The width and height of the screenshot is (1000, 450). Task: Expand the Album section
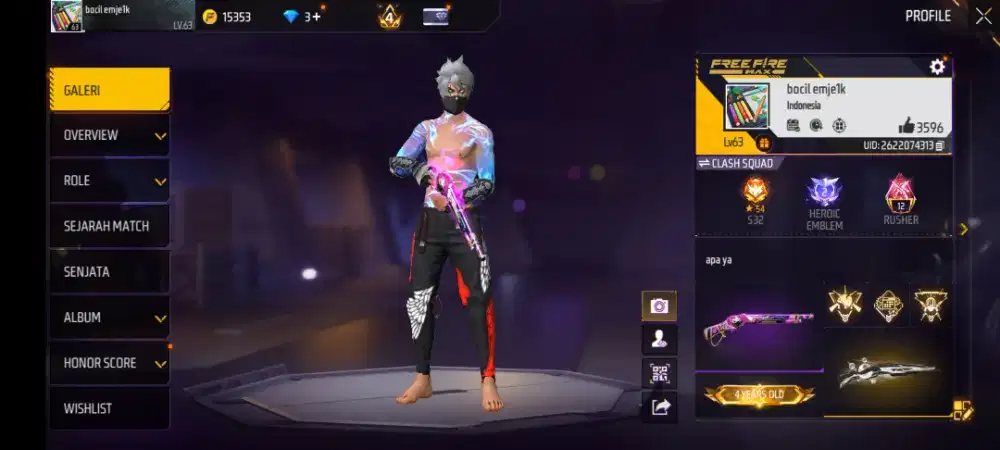pyautogui.click(x=109, y=317)
